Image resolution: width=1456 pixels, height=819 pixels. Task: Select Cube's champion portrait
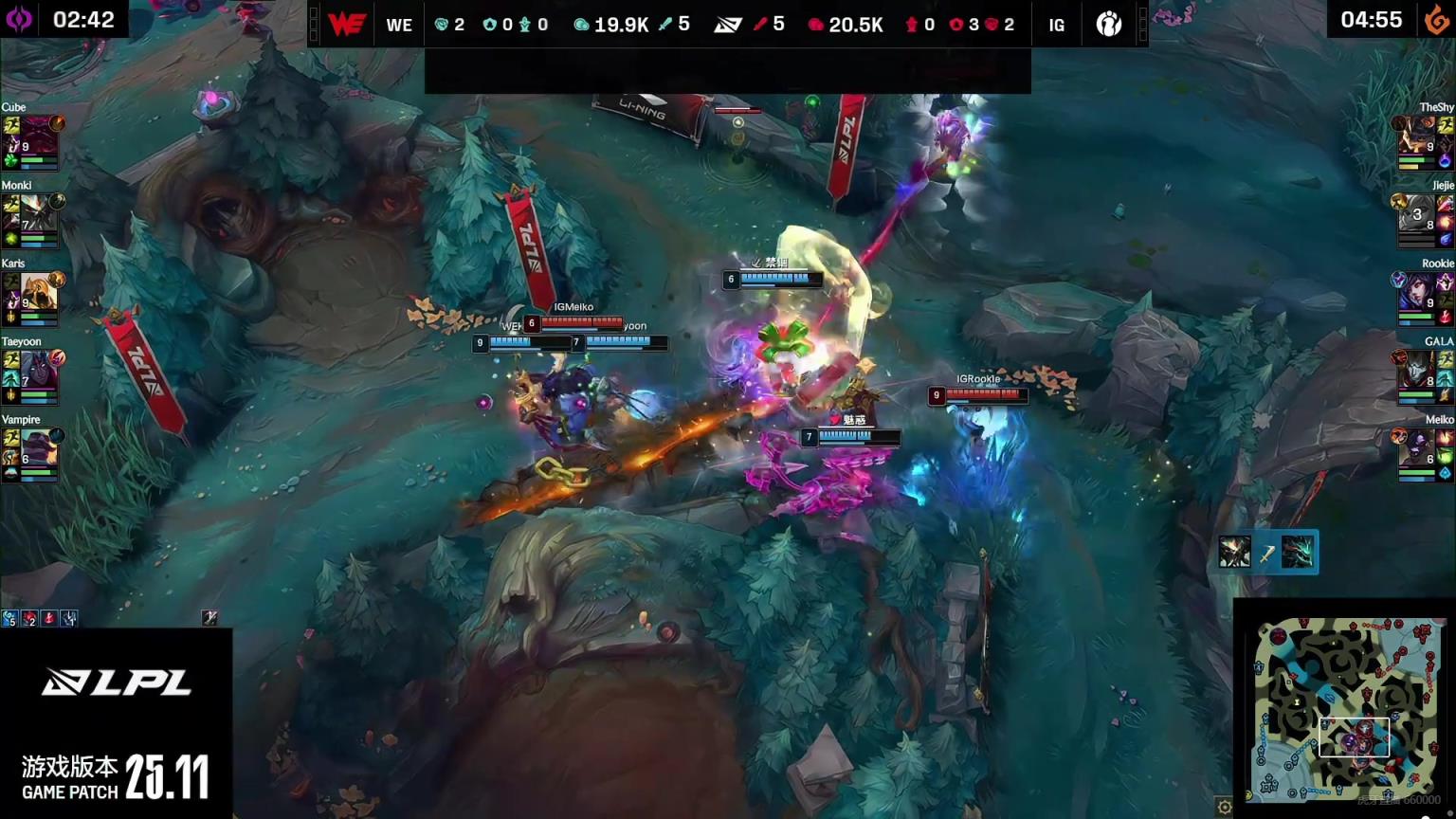[38, 136]
